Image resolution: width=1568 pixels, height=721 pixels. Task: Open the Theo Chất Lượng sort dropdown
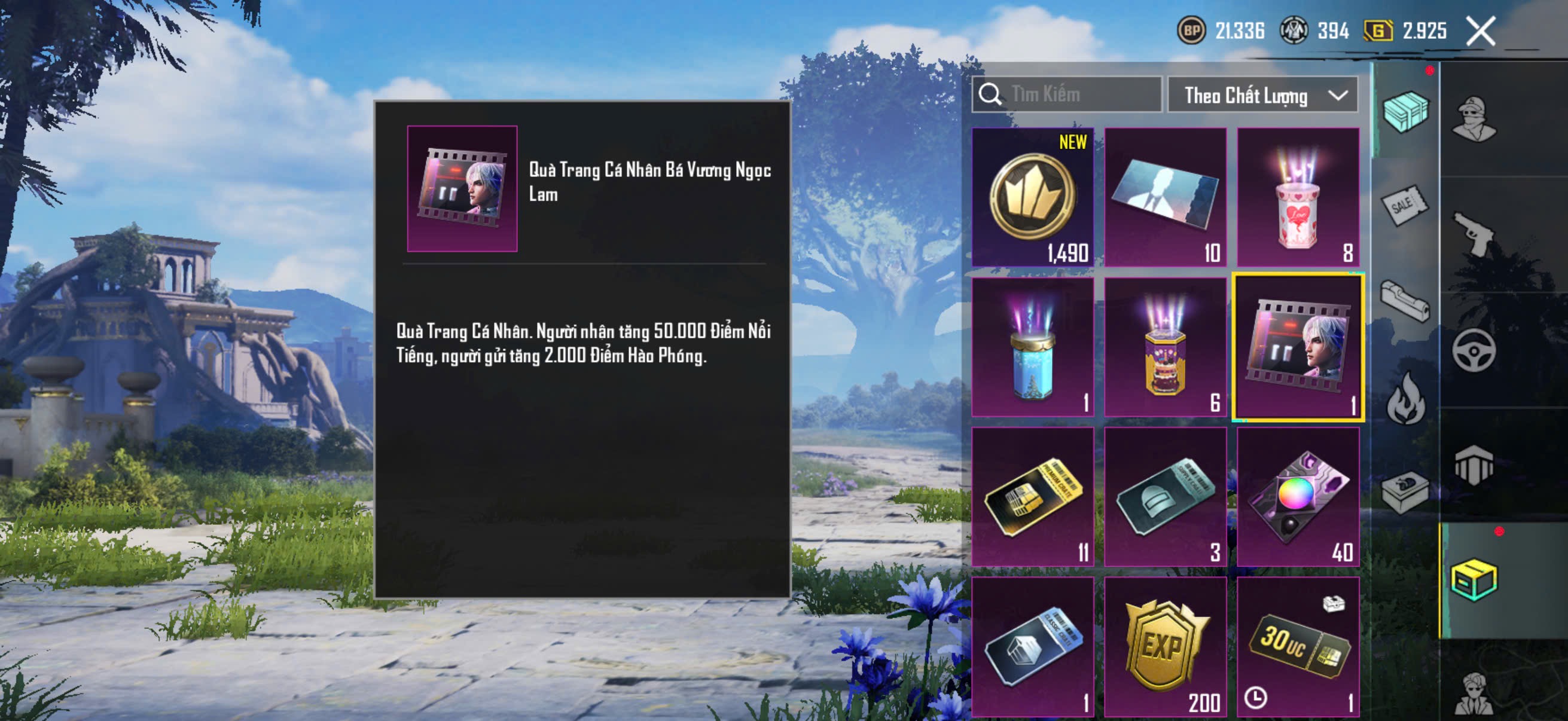tap(1262, 96)
